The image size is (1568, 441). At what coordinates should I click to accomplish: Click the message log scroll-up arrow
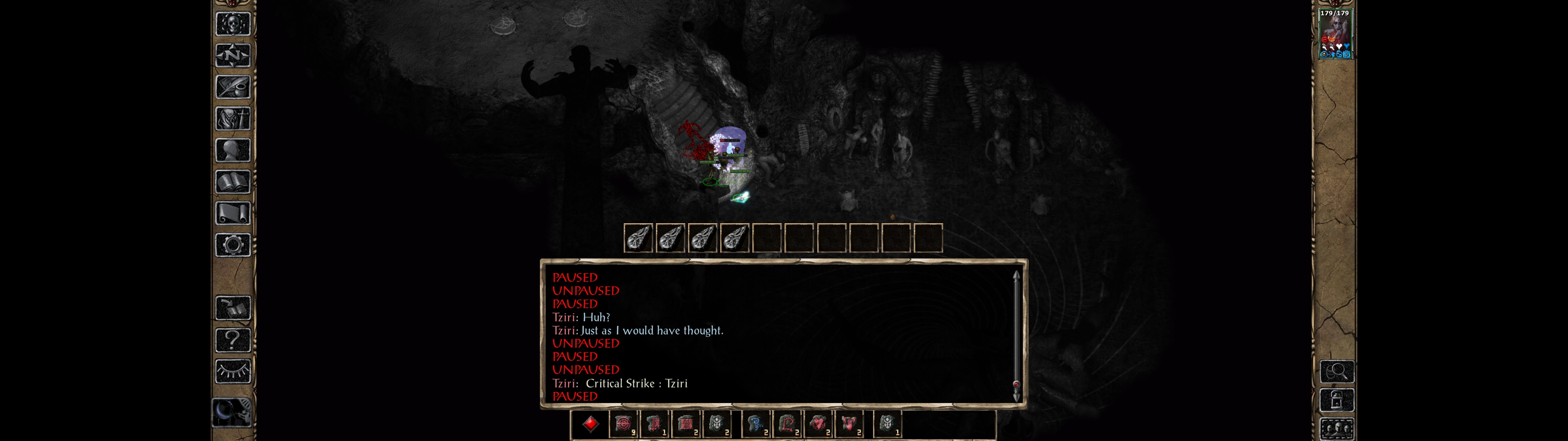(1016, 276)
